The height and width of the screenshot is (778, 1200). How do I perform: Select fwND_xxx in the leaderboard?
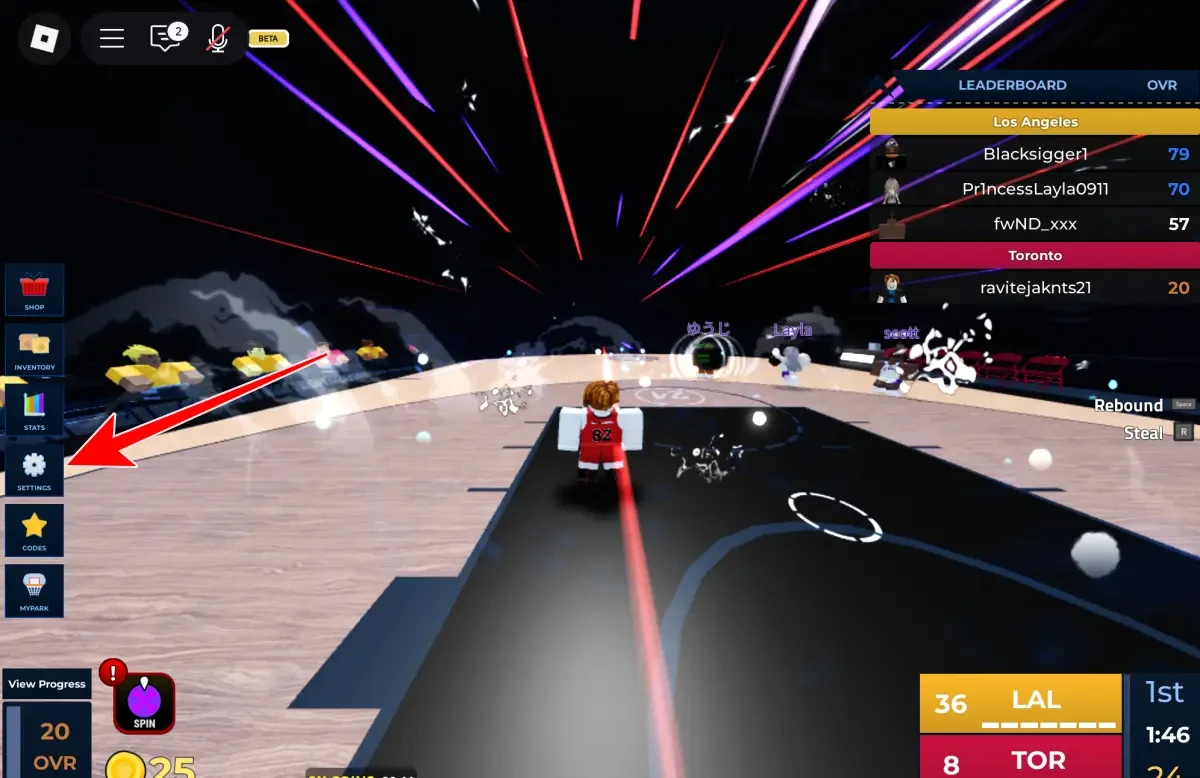1035,224
